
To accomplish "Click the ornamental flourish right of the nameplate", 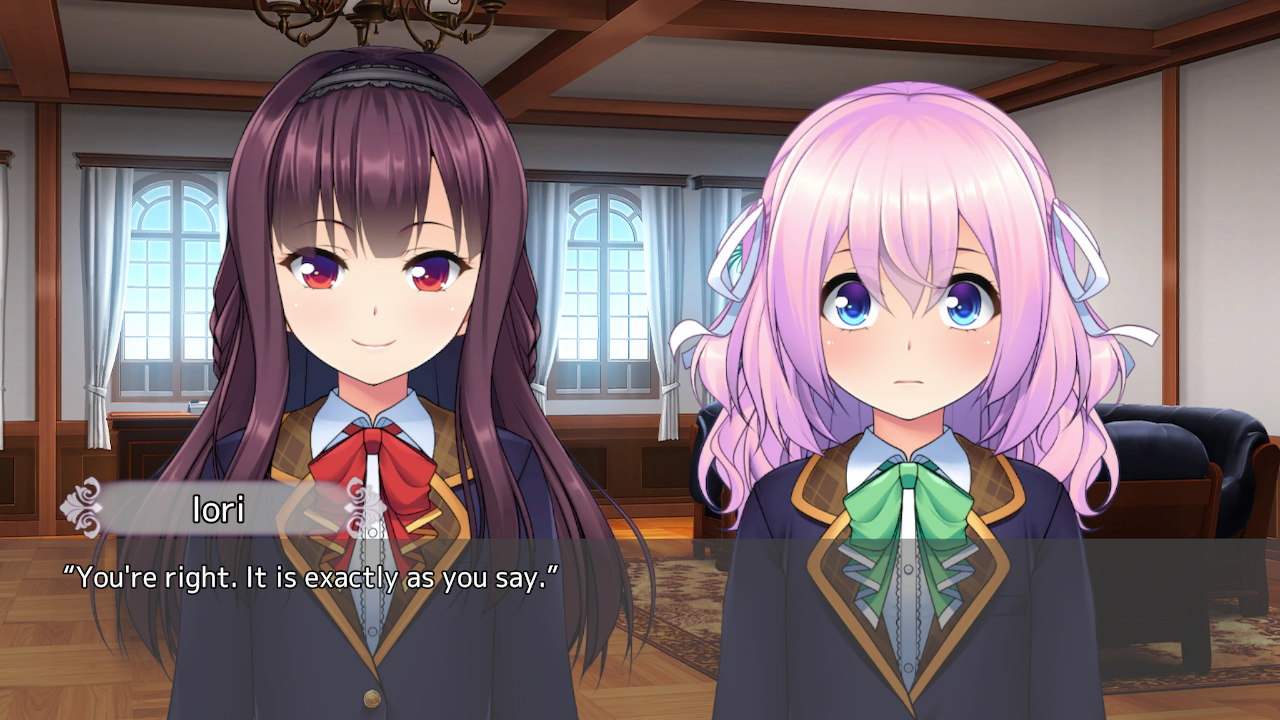I will coord(355,505).
